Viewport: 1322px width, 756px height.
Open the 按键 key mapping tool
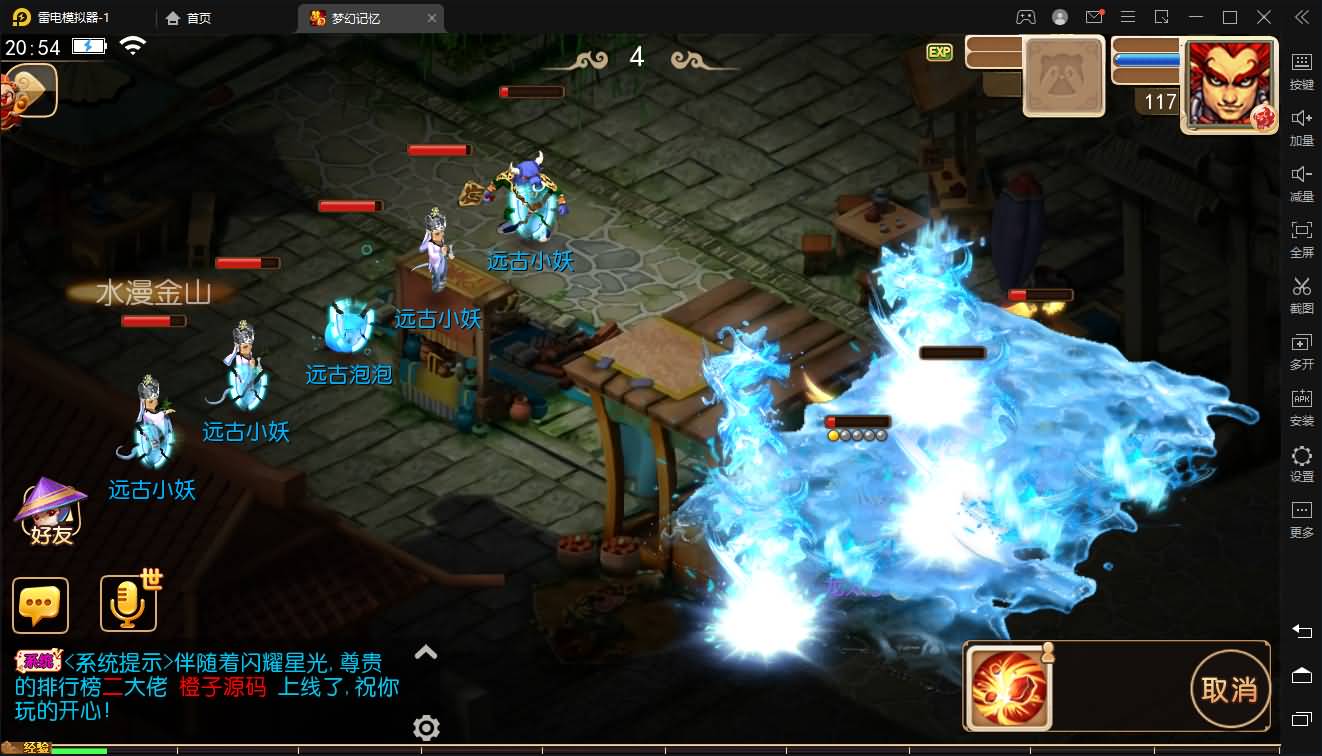pyautogui.click(x=1301, y=68)
